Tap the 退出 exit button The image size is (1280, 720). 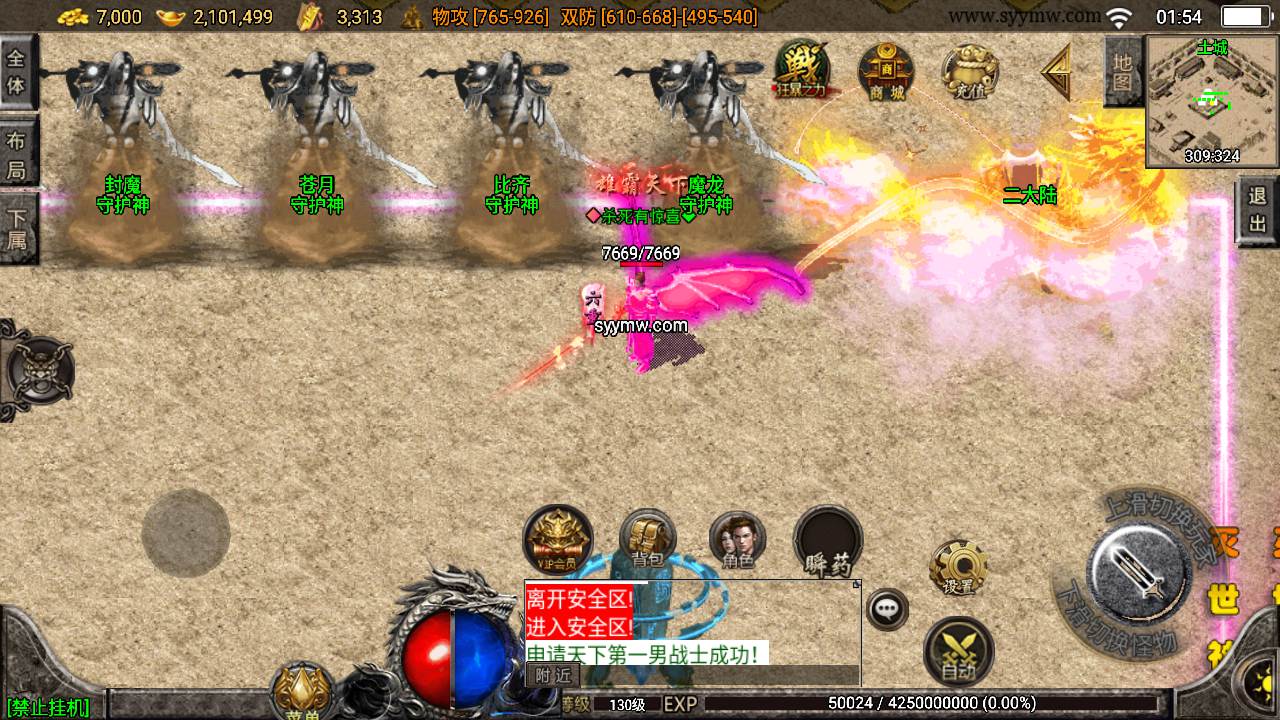[1258, 208]
